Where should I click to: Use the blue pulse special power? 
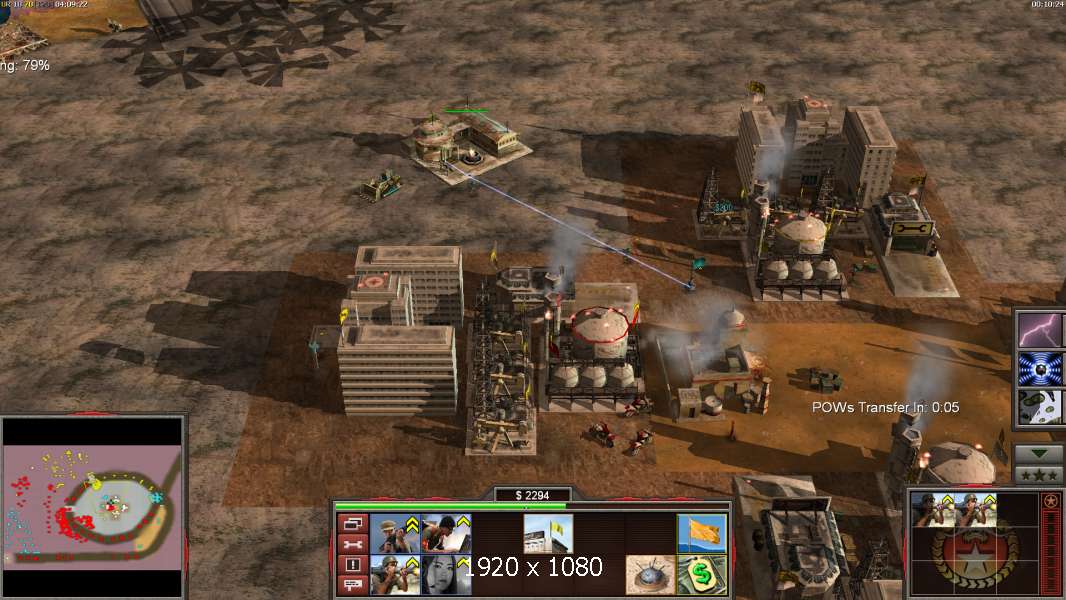1041,368
